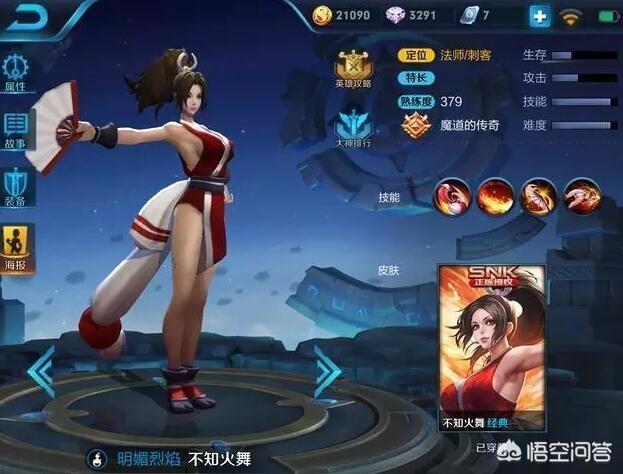This screenshot has height=474, width=623.
Task: Open the 装备 equipment tab
Action: 16,185
